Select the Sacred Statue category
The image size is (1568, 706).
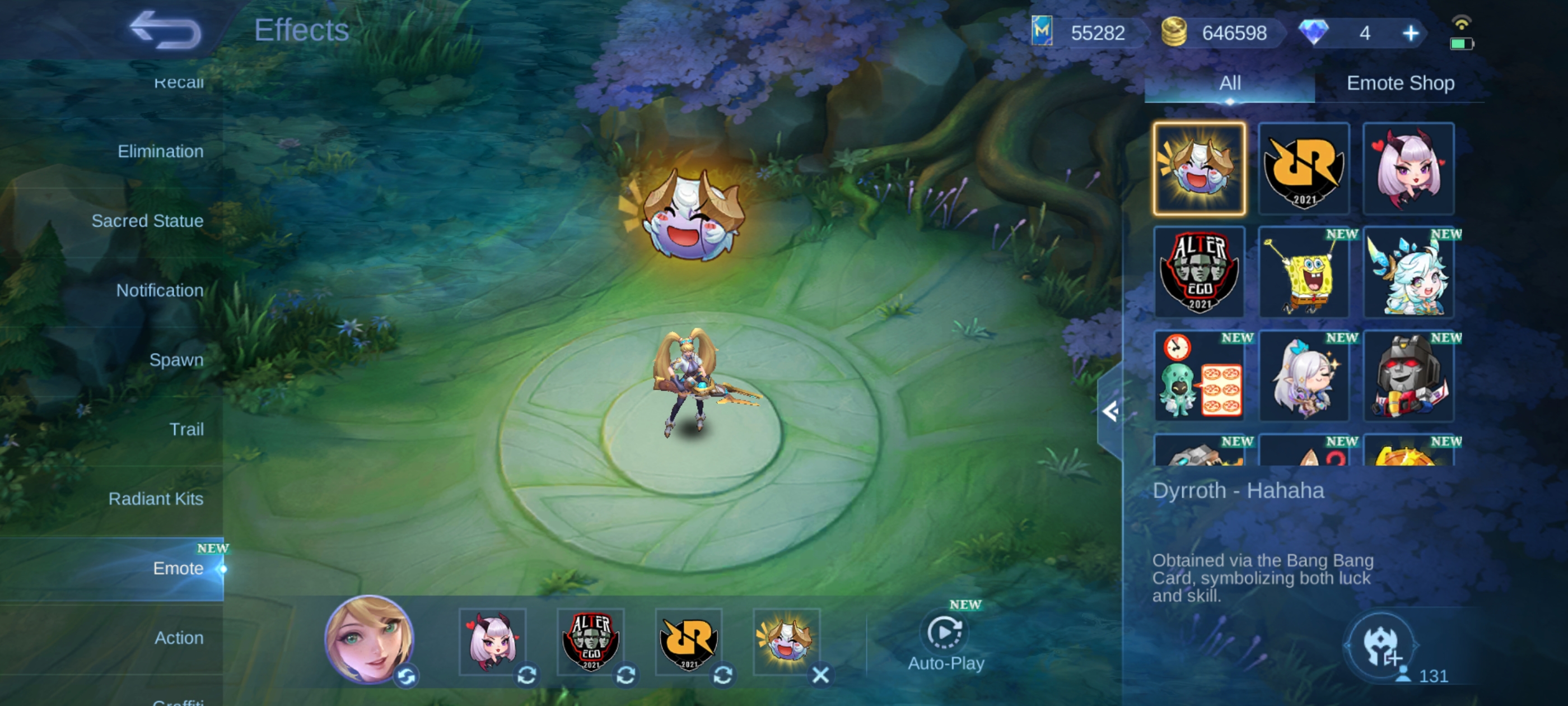click(147, 221)
